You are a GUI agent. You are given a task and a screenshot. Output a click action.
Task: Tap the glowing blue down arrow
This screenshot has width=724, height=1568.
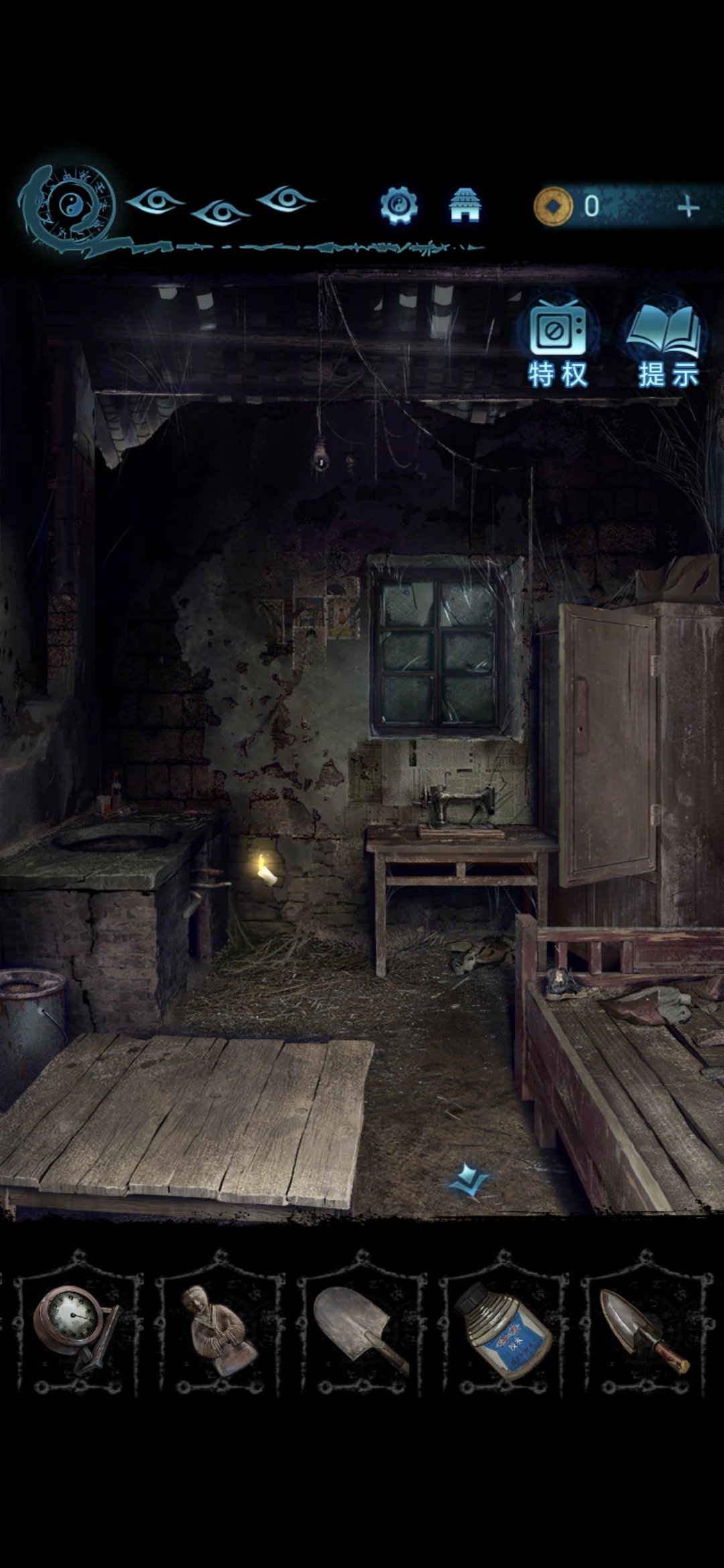coord(469,1181)
